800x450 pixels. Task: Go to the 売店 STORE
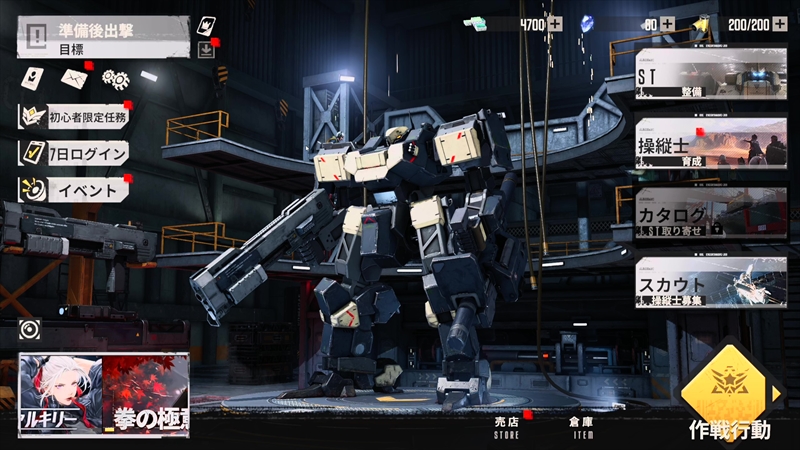click(x=508, y=427)
